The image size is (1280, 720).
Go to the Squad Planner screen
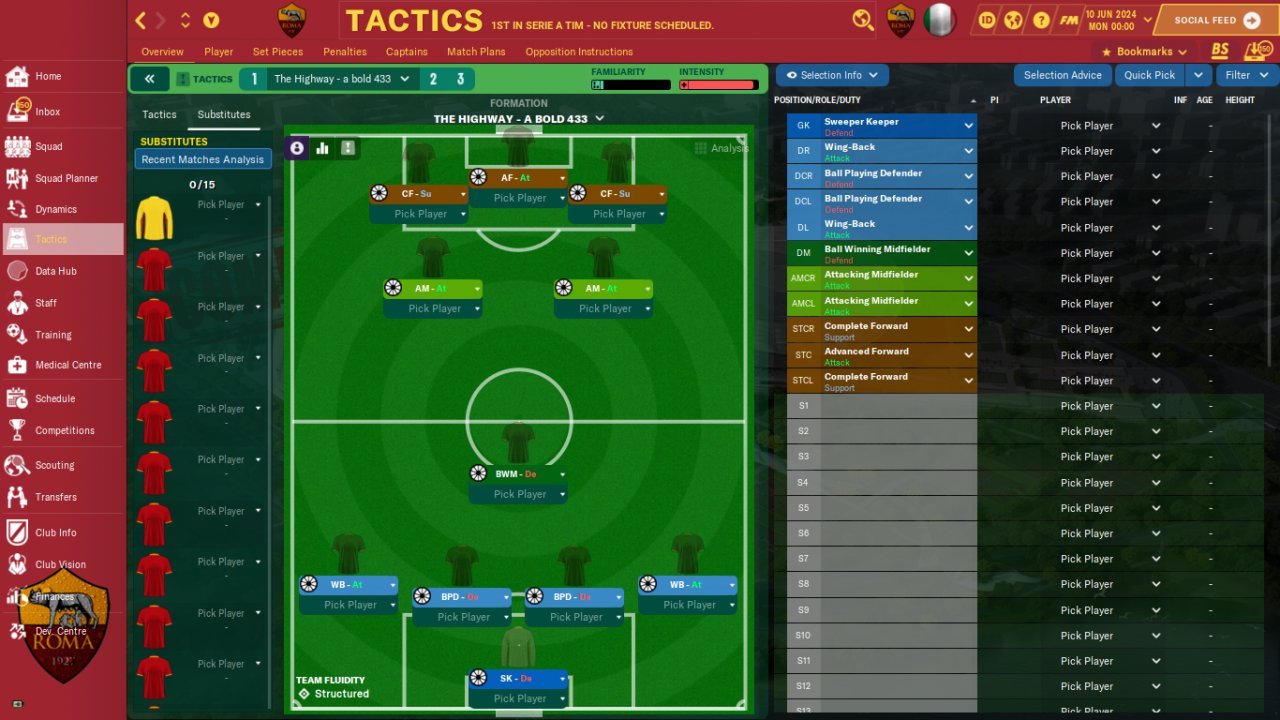pyautogui.click(x=66, y=178)
